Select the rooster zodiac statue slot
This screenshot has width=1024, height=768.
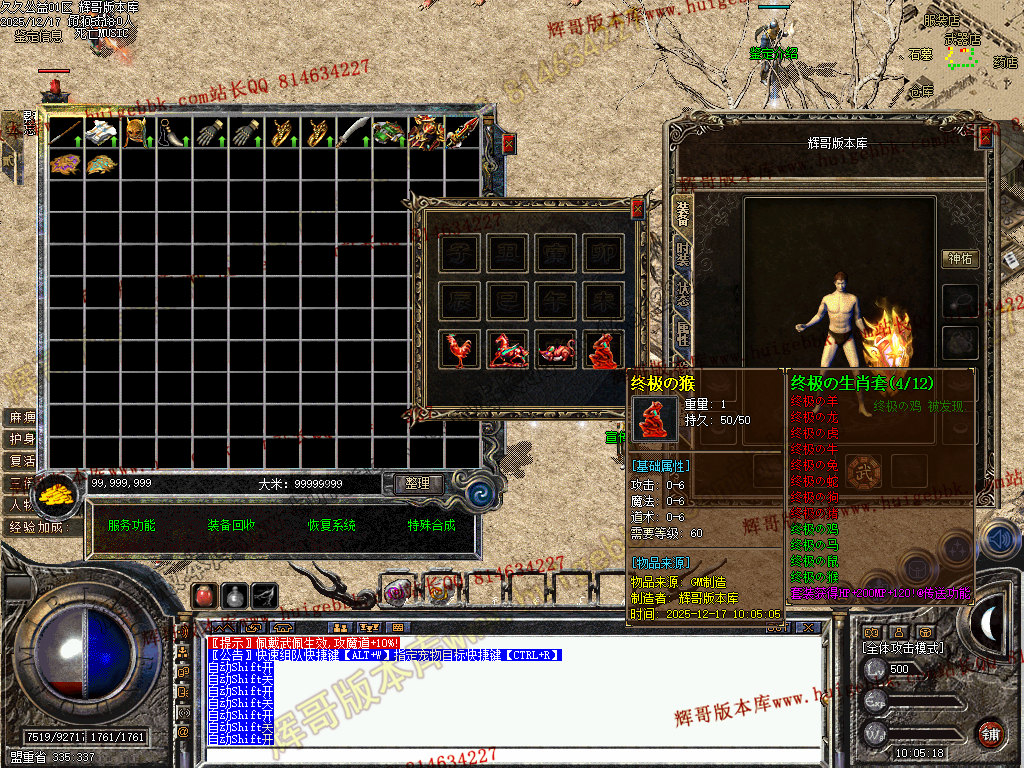tap(459, 350)
